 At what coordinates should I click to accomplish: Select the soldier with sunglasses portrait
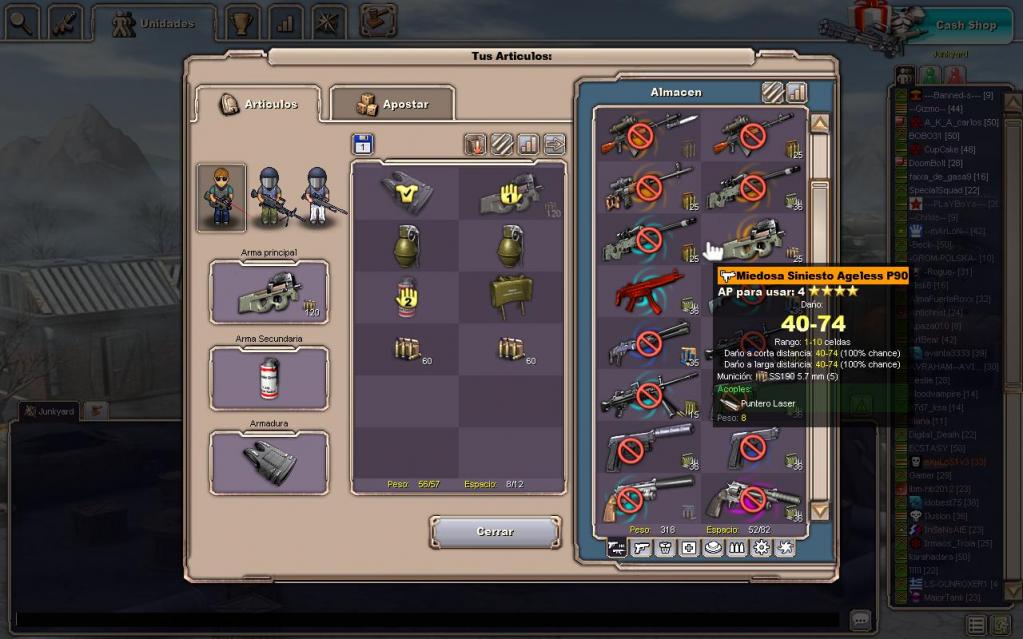pos(221,198)
